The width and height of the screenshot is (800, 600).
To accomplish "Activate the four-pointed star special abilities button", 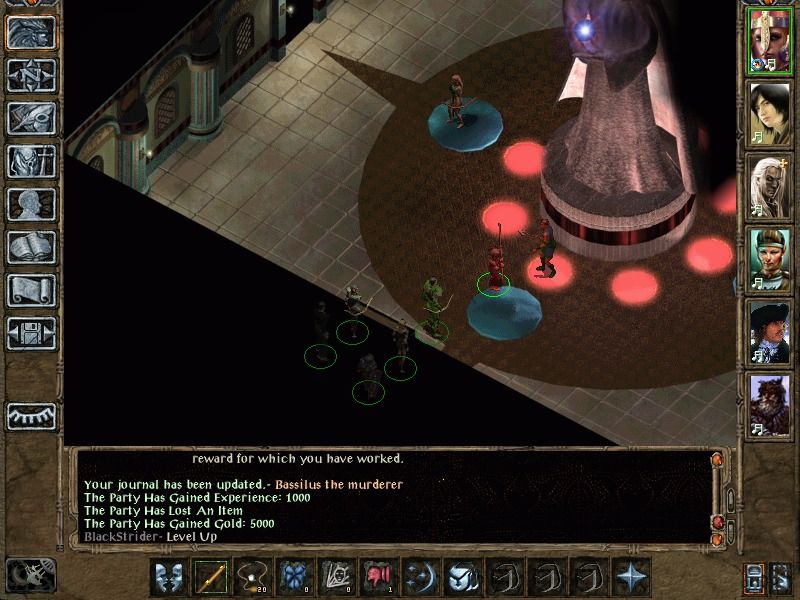I will (x=632, y=578).
